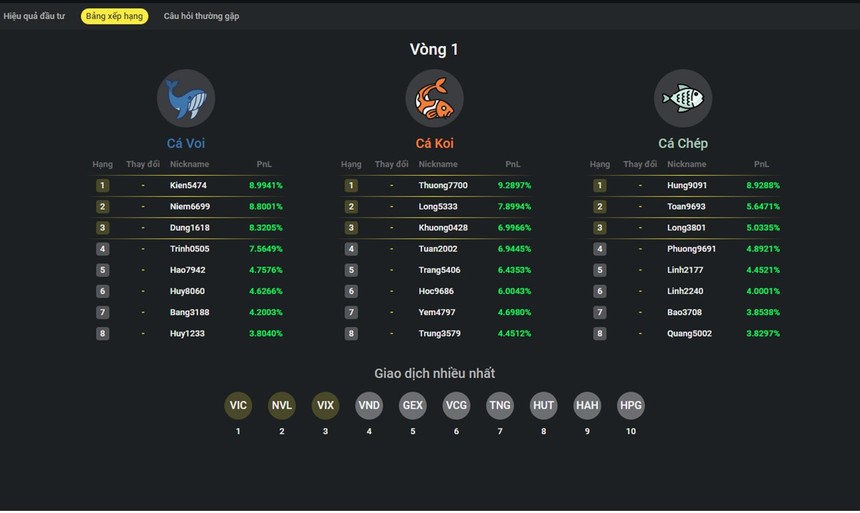This screenshot has width=860, height=513.
Task: Click the Cá Voi whale icon
Action: pos(186,98)
